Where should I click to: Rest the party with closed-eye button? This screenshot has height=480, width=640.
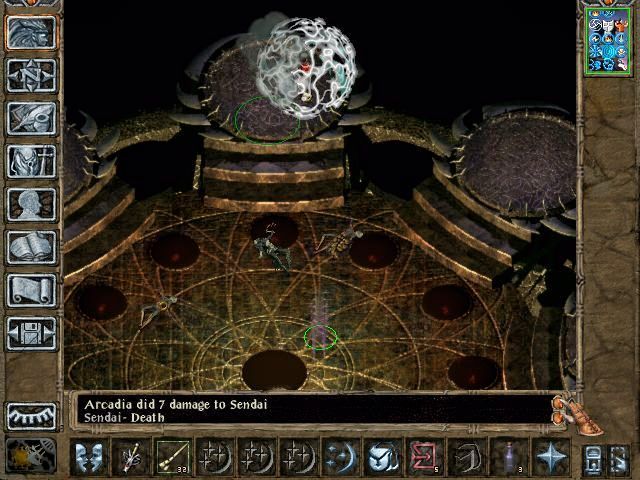coord(31,416)
